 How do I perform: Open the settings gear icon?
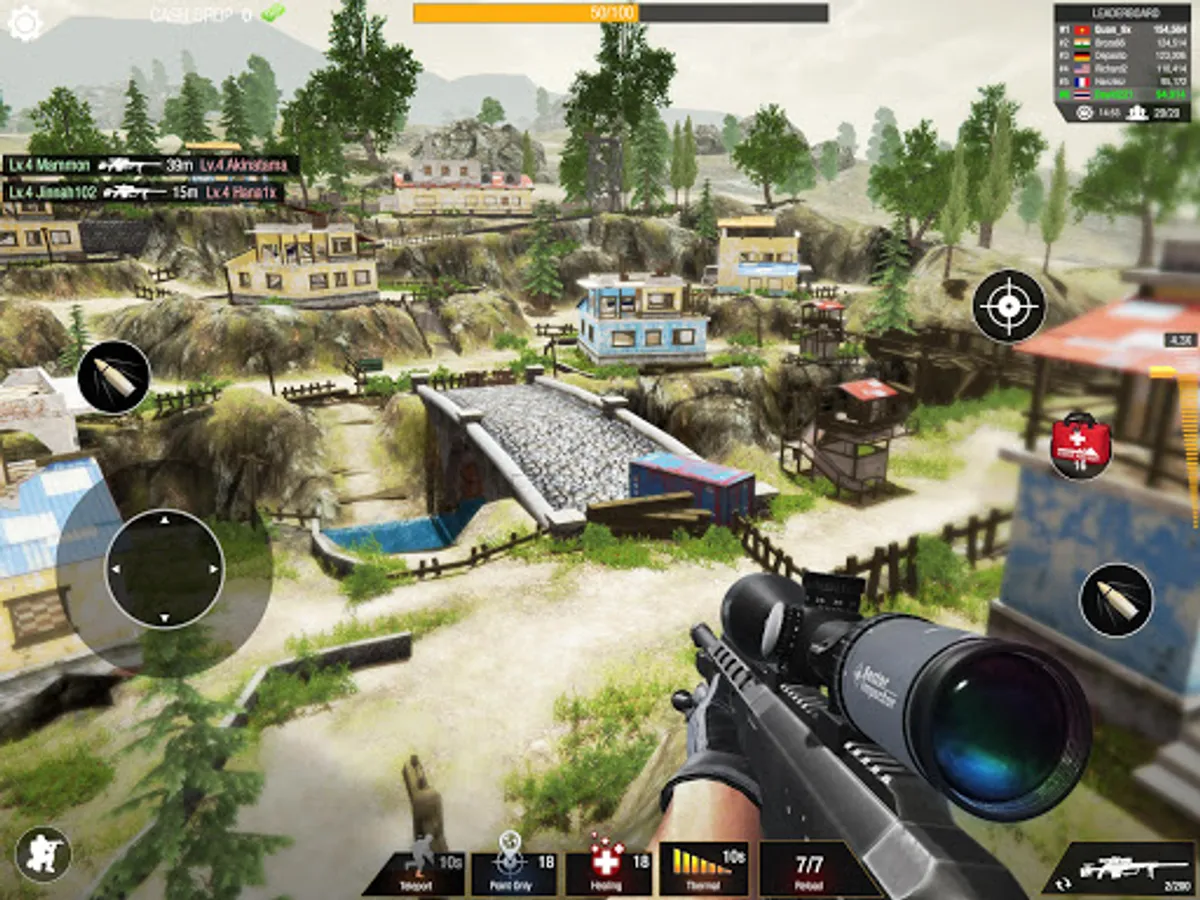click(x=24, y=23)
